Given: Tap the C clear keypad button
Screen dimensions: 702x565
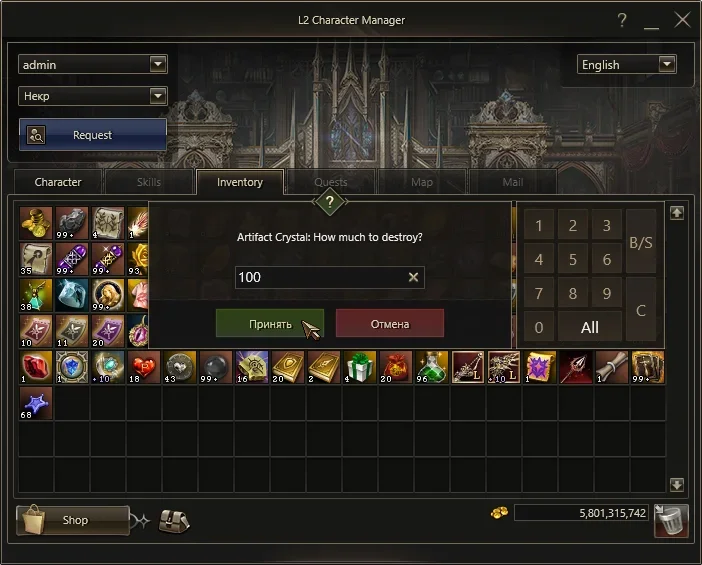Looking at the screenshot, I should (641, 310).
